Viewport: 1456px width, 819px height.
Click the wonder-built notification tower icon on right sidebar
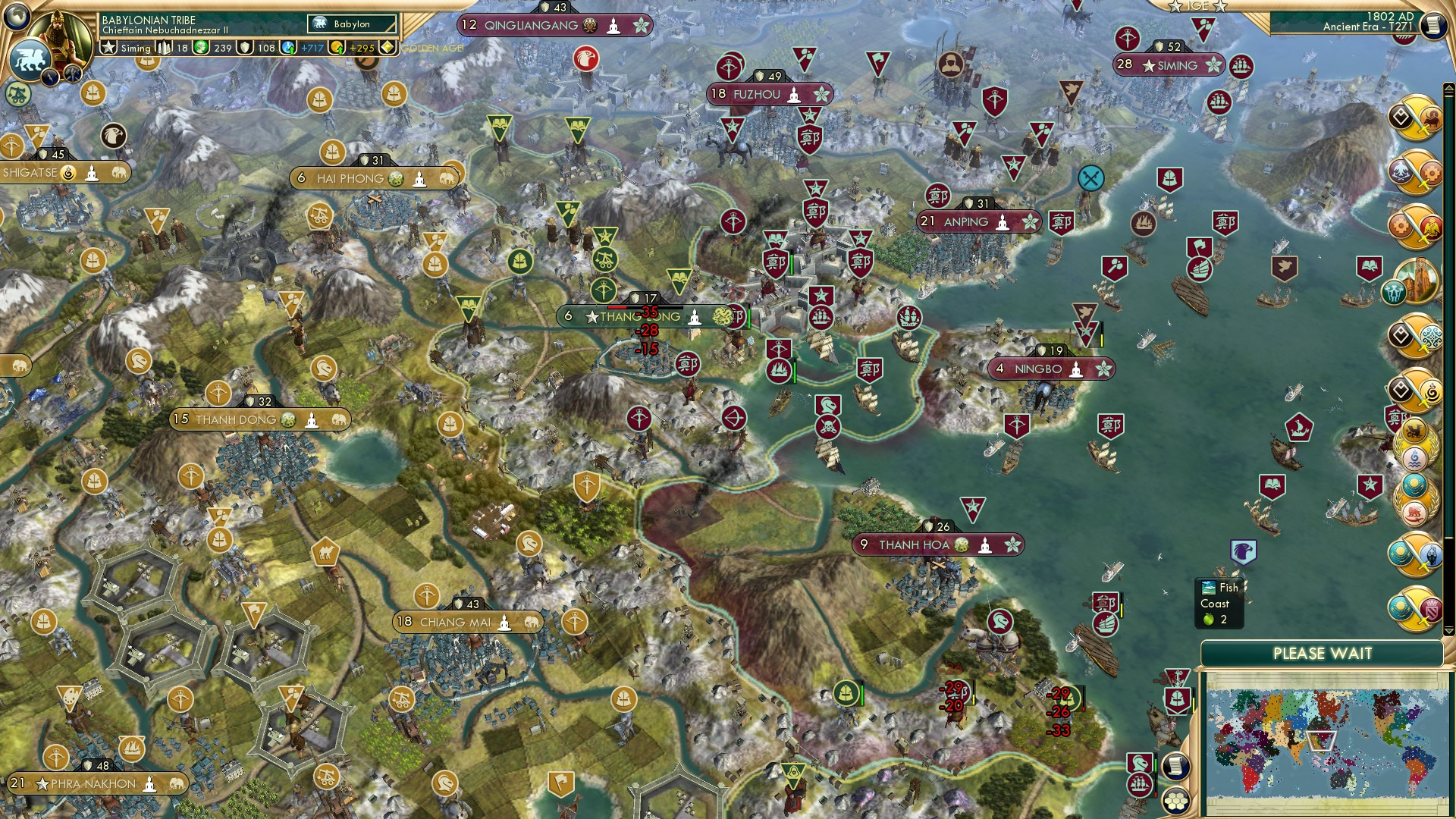(1417, 282)
